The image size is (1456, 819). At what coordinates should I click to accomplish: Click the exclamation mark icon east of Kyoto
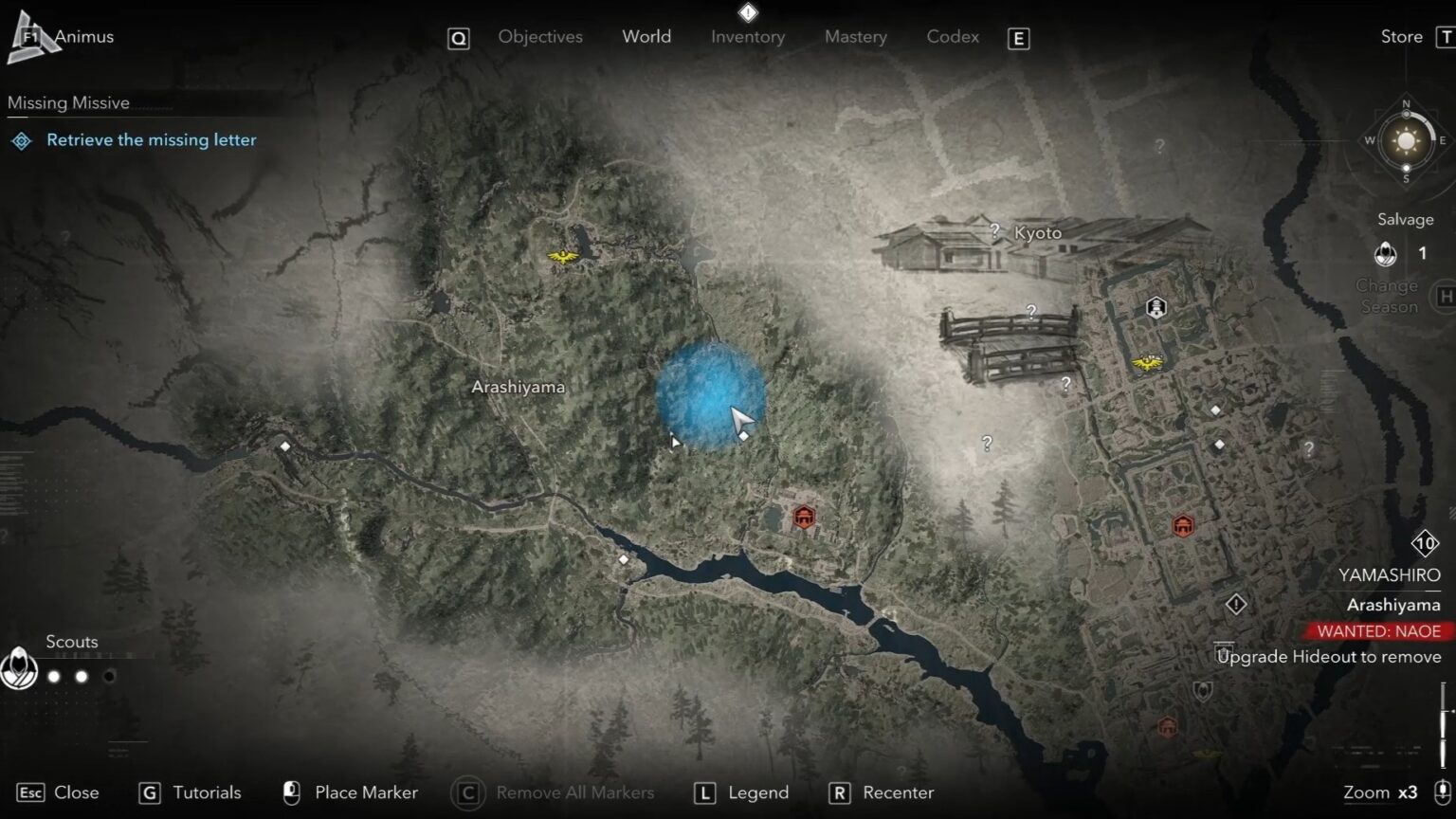pos(1235,603)
